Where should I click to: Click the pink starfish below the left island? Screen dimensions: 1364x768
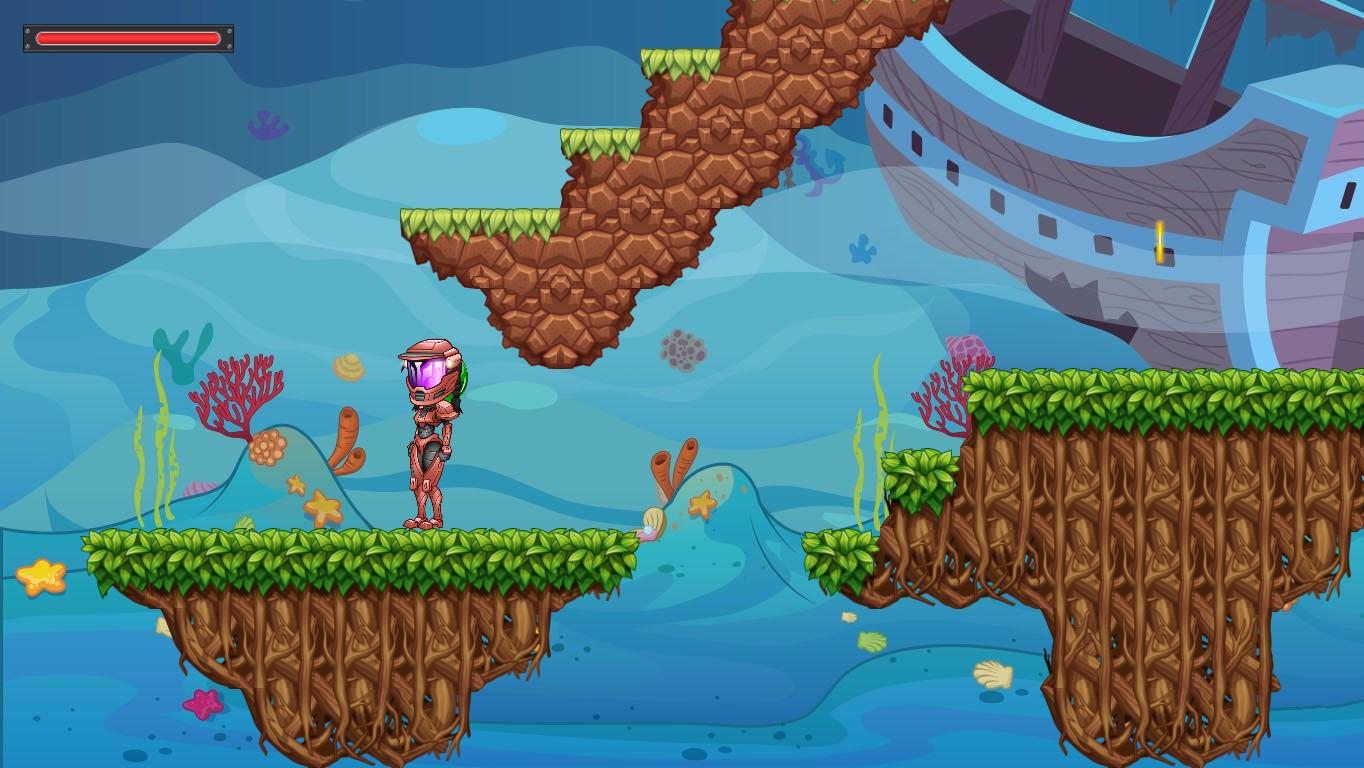(x=204, y=703)
